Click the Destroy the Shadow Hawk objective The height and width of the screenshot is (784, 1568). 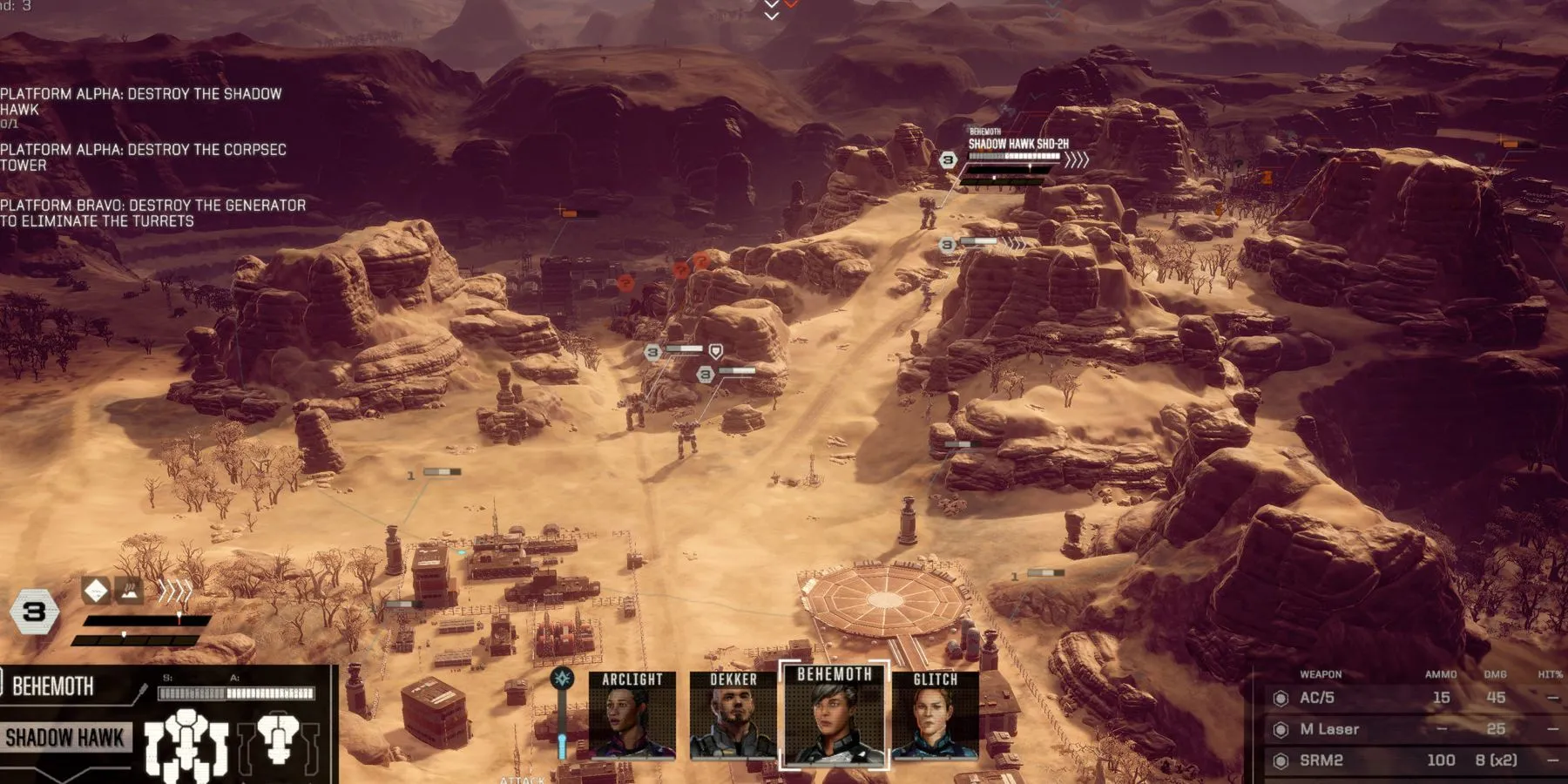click(141, 101)
